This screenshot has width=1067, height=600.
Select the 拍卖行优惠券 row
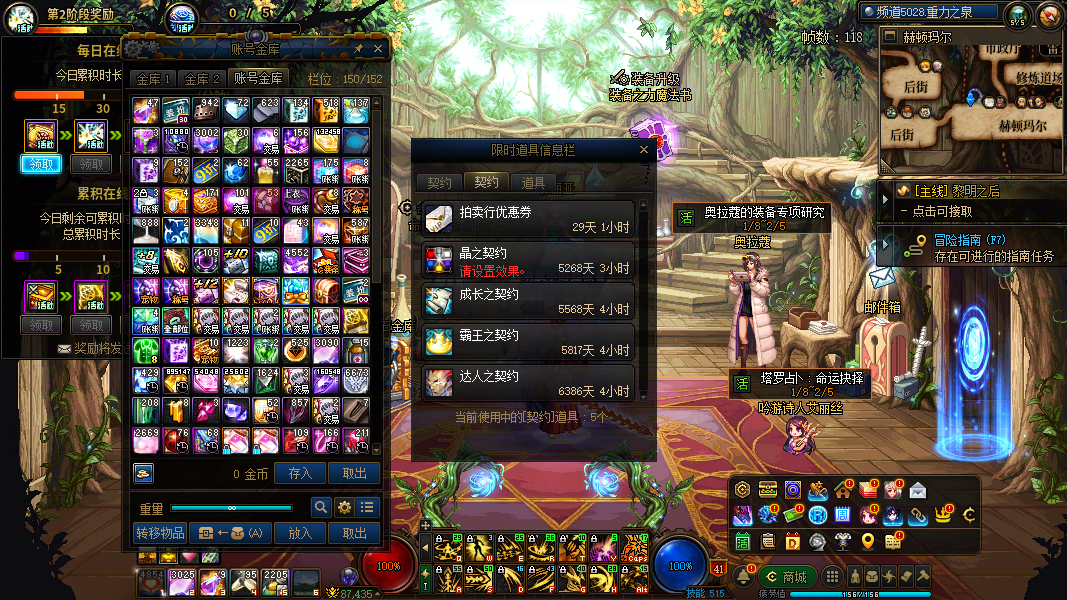click(x=528, y=220)
